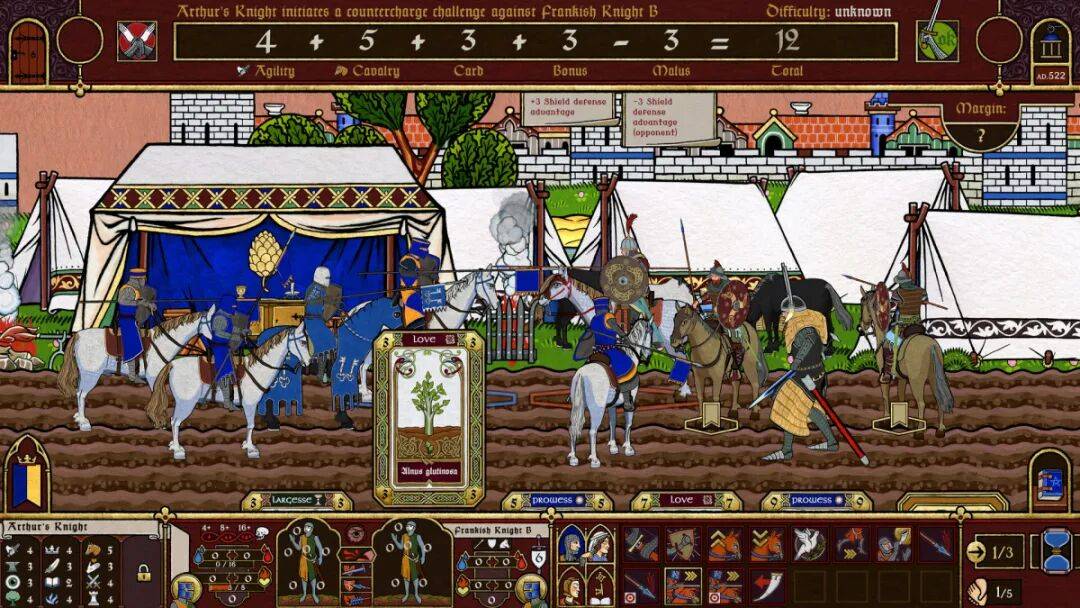This screenshot has height=608, width=1080.
Task: Click the green OK sword button
Action: click(937, 40)
